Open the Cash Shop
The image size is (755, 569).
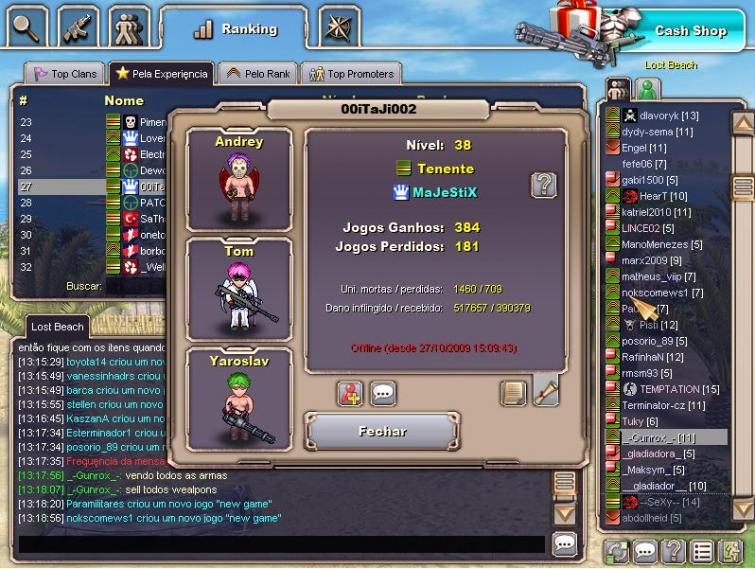[x=690, y=31]
